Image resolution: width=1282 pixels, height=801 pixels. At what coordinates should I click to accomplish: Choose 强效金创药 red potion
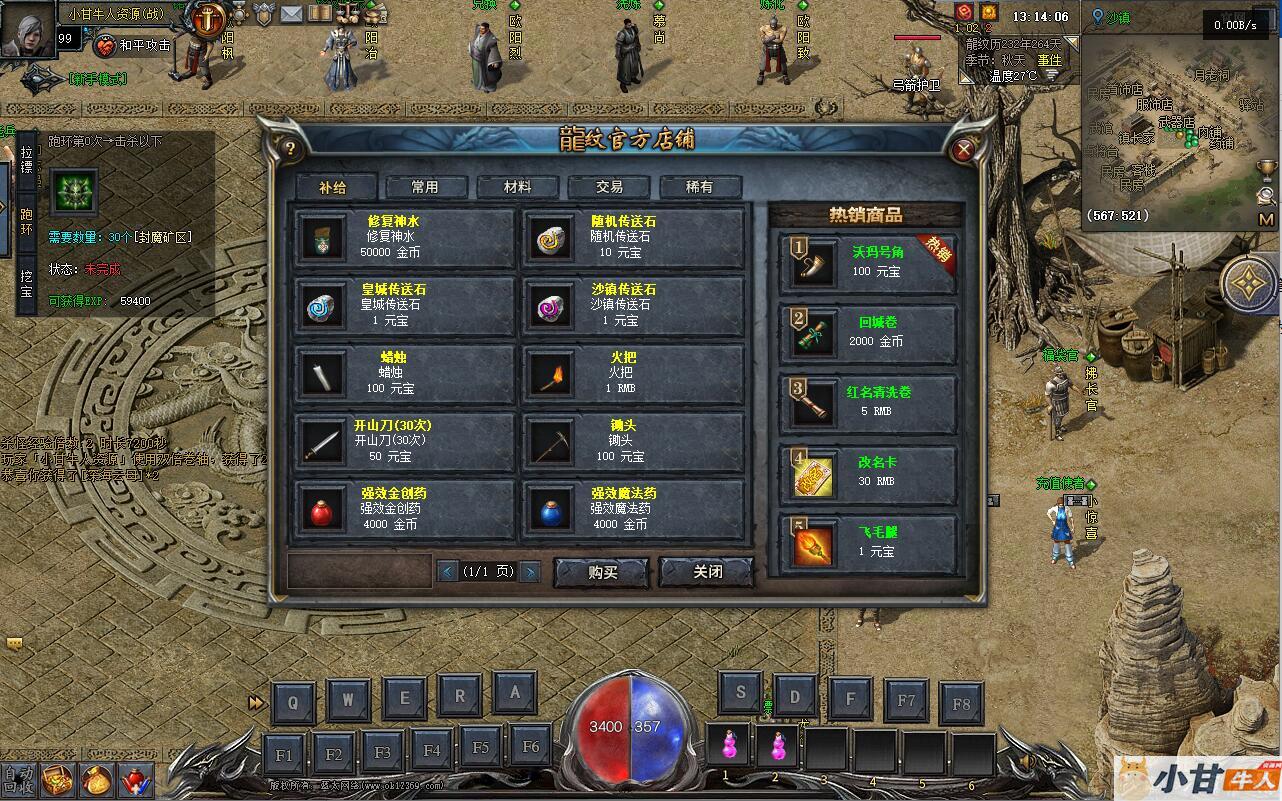[x=405, y=508]
